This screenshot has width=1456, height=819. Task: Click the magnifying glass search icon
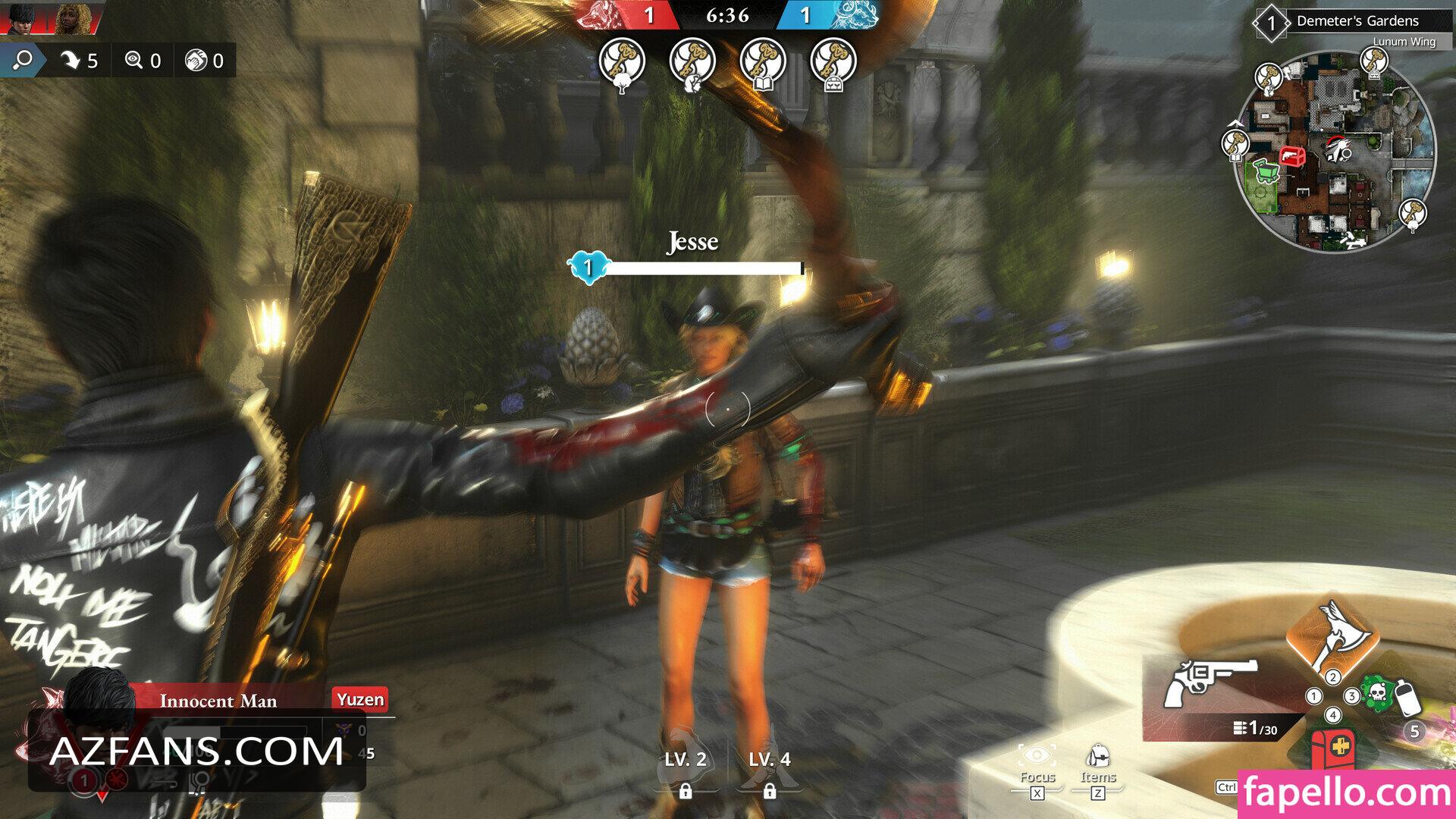[23, 60]
